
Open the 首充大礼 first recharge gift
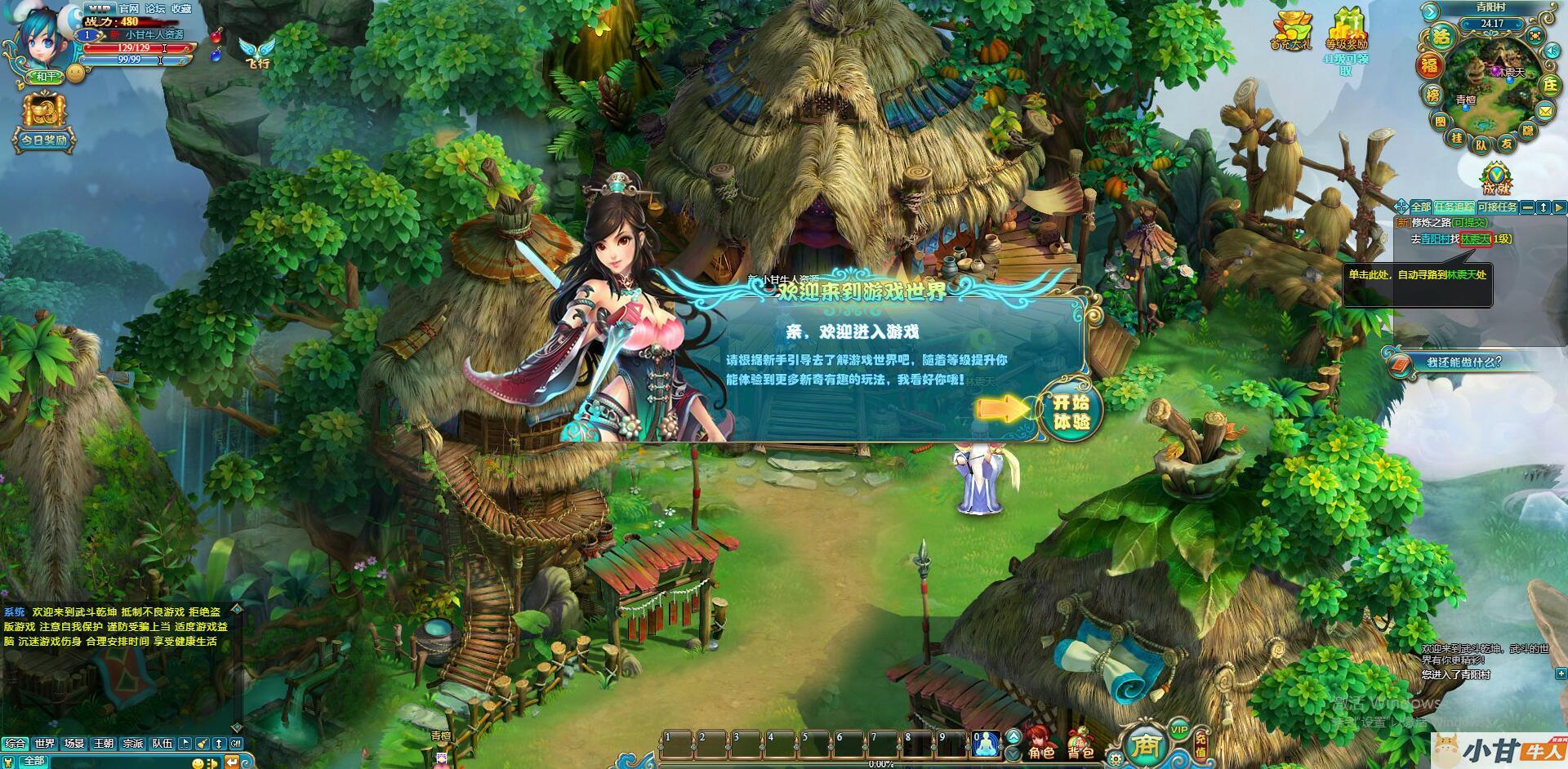(1290, 30)
